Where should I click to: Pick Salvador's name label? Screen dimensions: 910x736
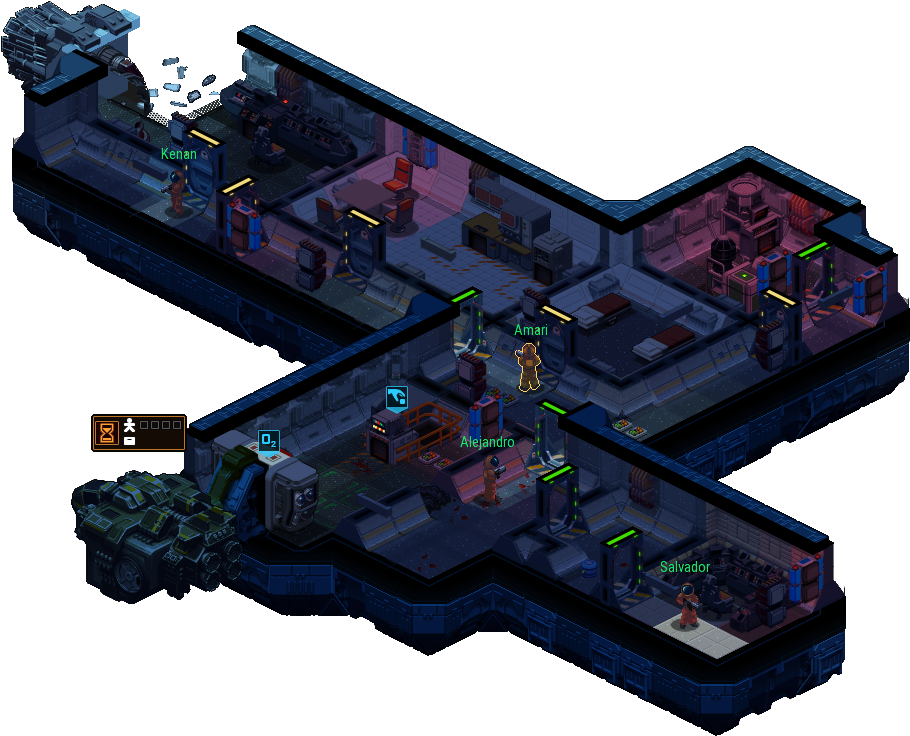[x=685, y=567]
